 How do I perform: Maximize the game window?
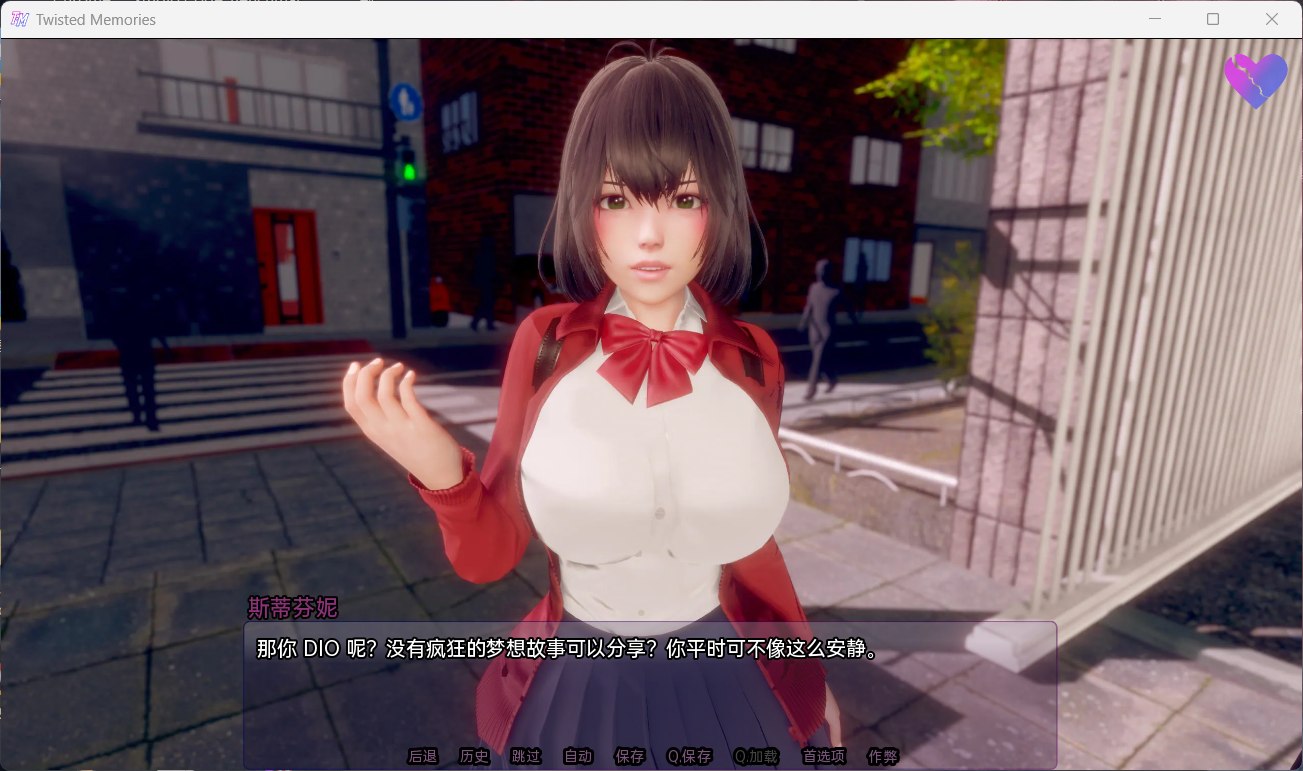click(1213, 19)
